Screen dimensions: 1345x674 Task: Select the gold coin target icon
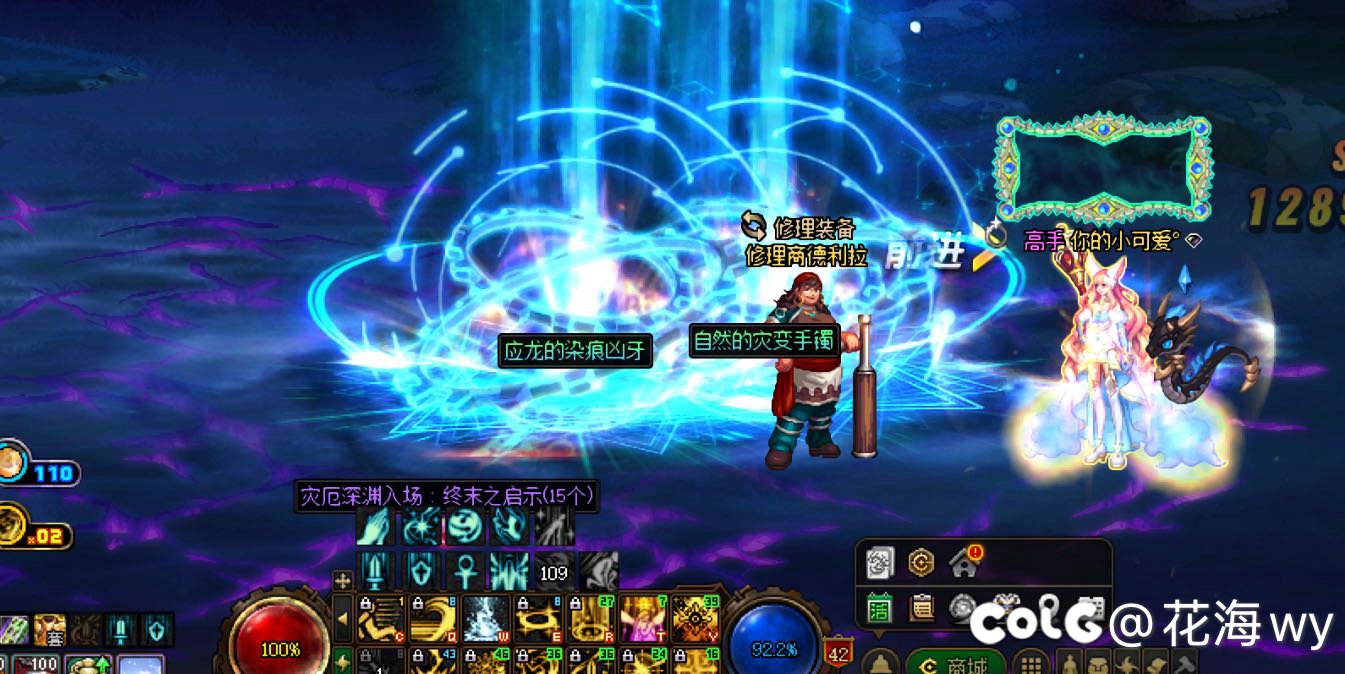pyautogui.click(x=921, y=562)
